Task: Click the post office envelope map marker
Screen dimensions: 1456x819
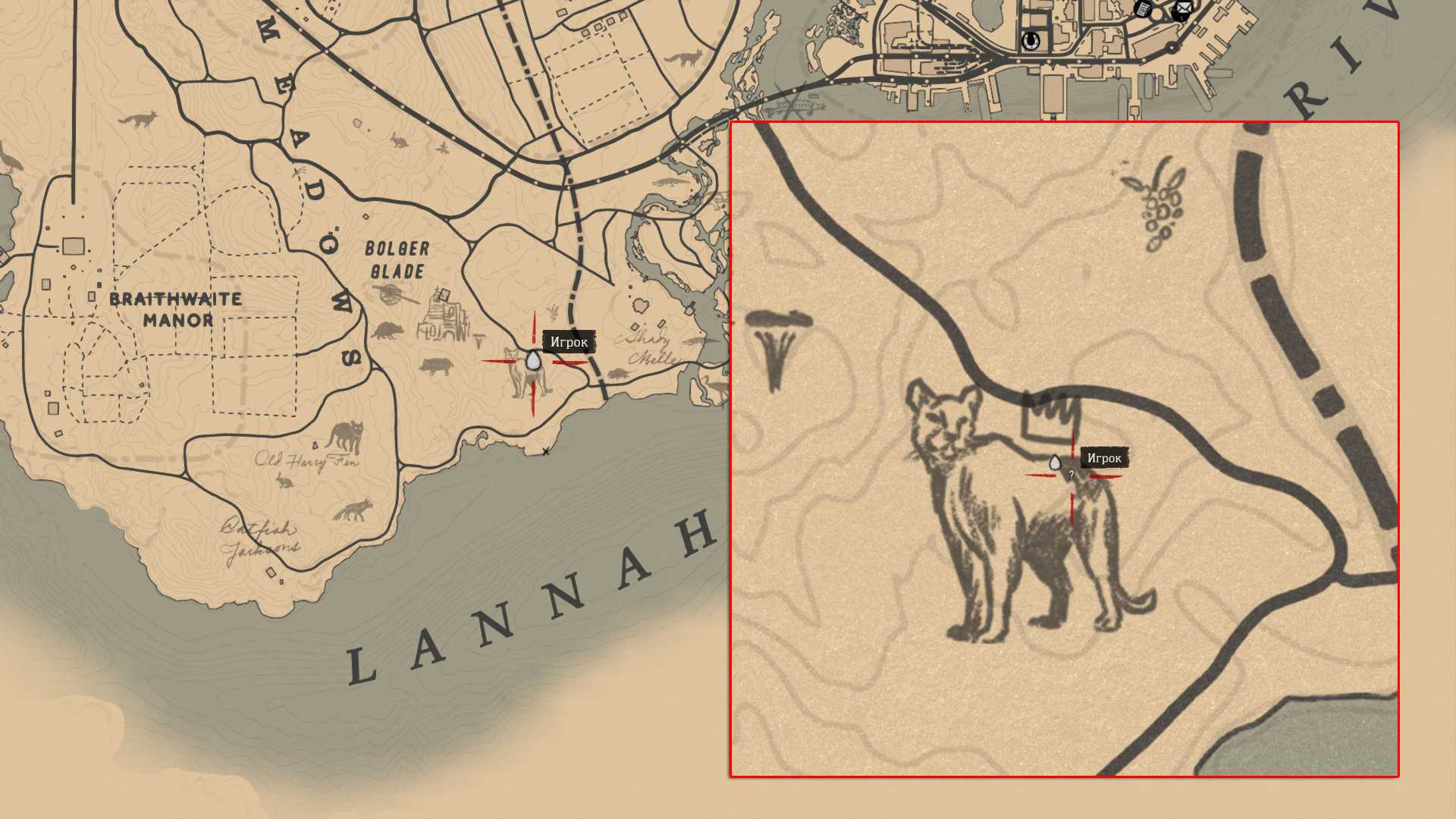Action: click(x=1181, y=11)
